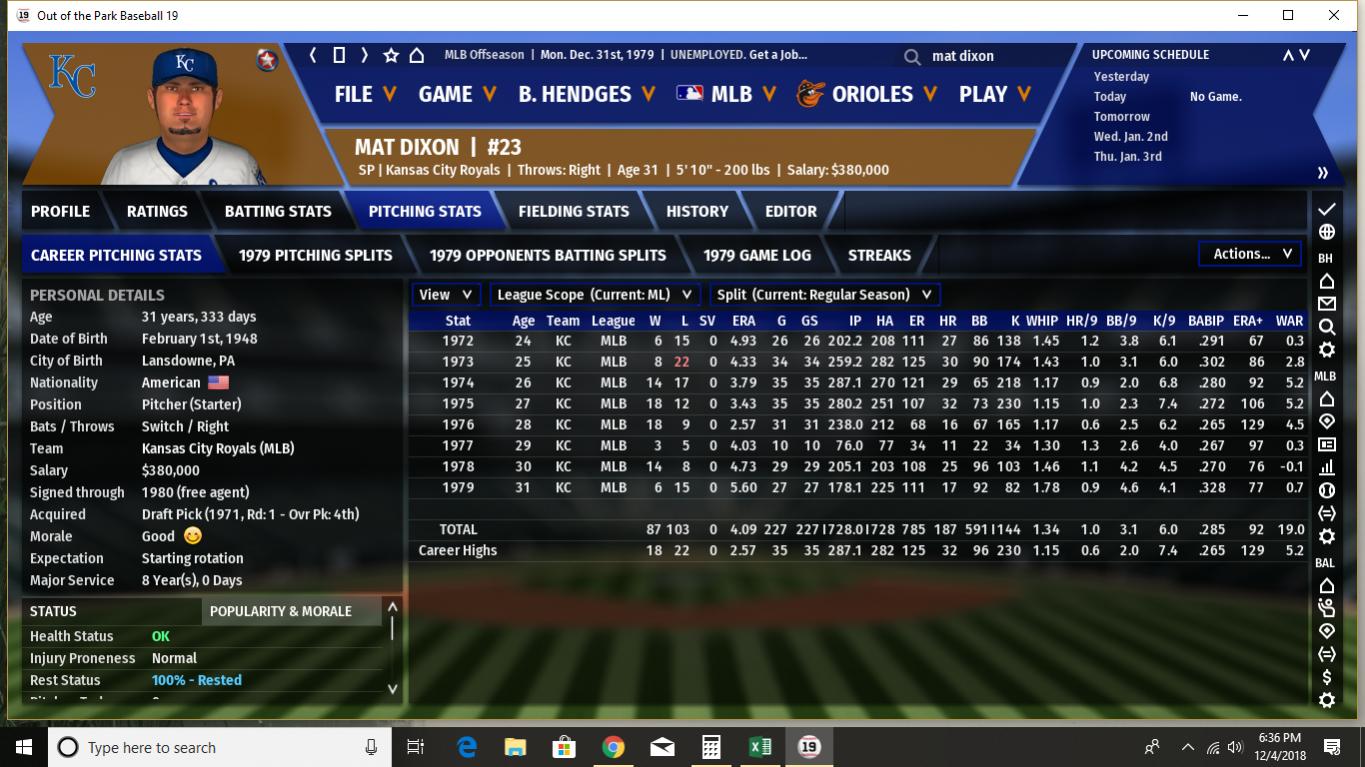
Task: Show the BATTING STATS tab
Action: pos(278,211)
